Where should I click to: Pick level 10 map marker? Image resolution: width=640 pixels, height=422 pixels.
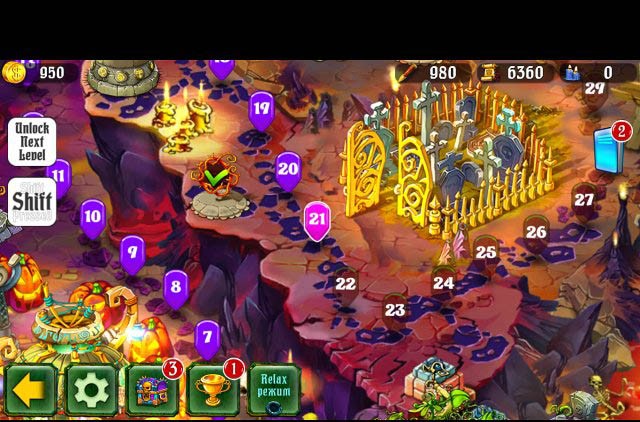tap(93, 216)
